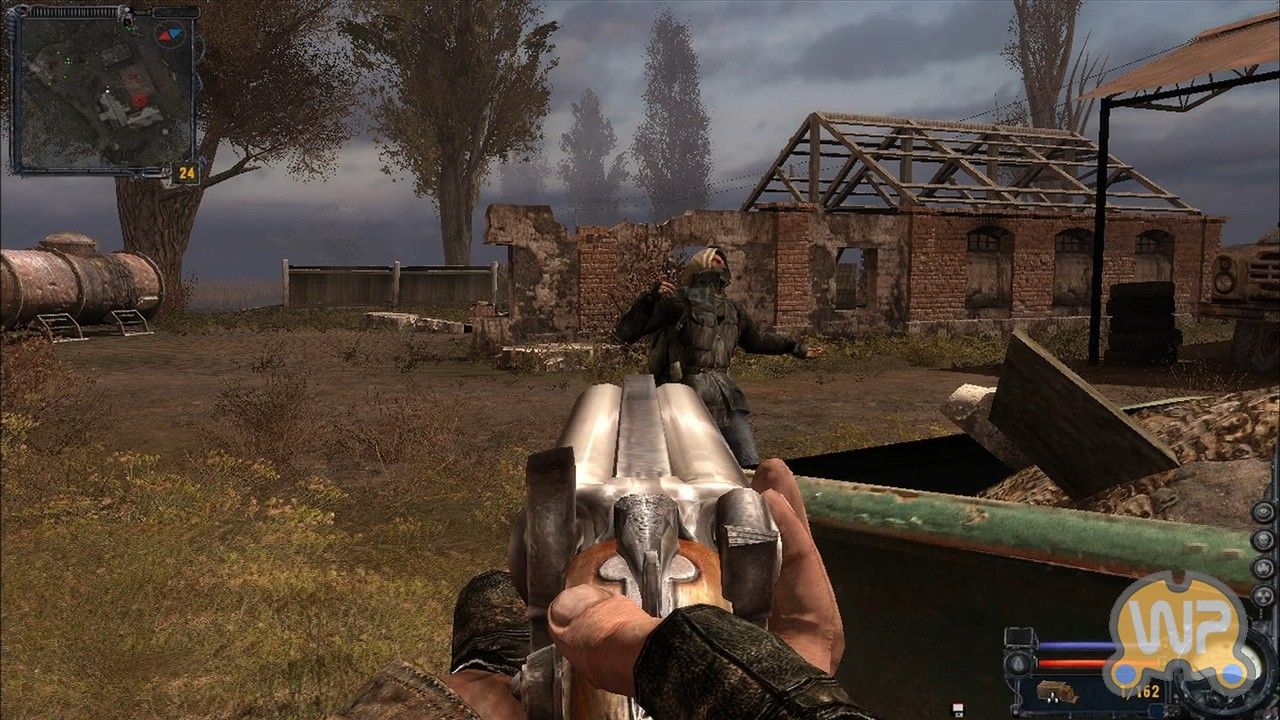Select the shotgun shell ammo box icon
Screen dimensions: 1280x720
[1055, 692]
